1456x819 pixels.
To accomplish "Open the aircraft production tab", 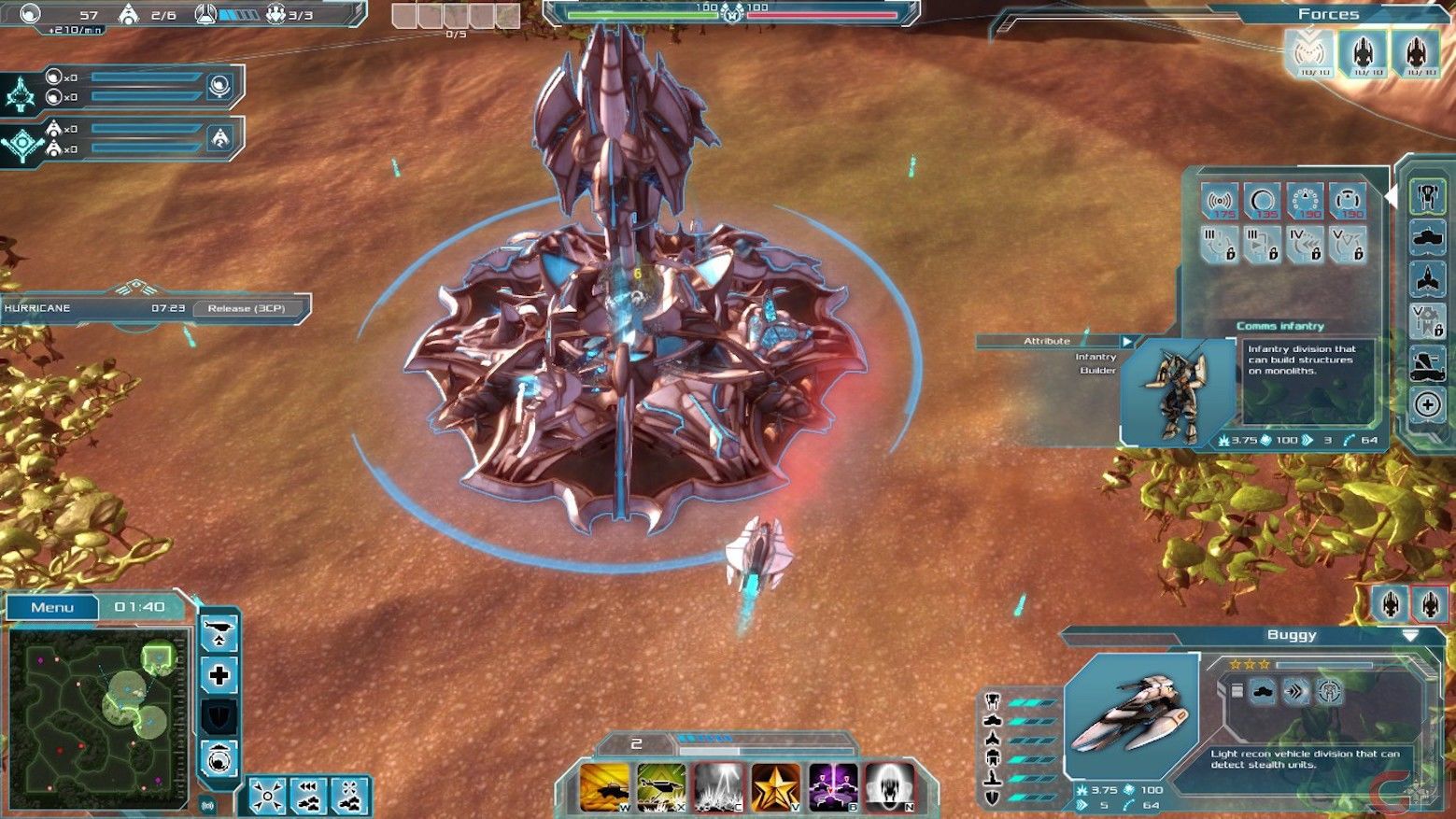I will click(1426, 278).
